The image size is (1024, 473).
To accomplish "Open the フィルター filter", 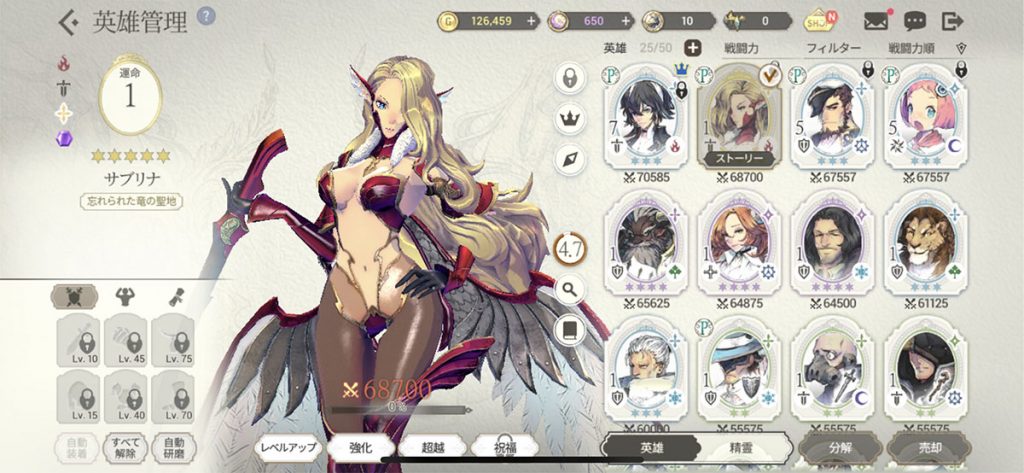I will point(833,48).
